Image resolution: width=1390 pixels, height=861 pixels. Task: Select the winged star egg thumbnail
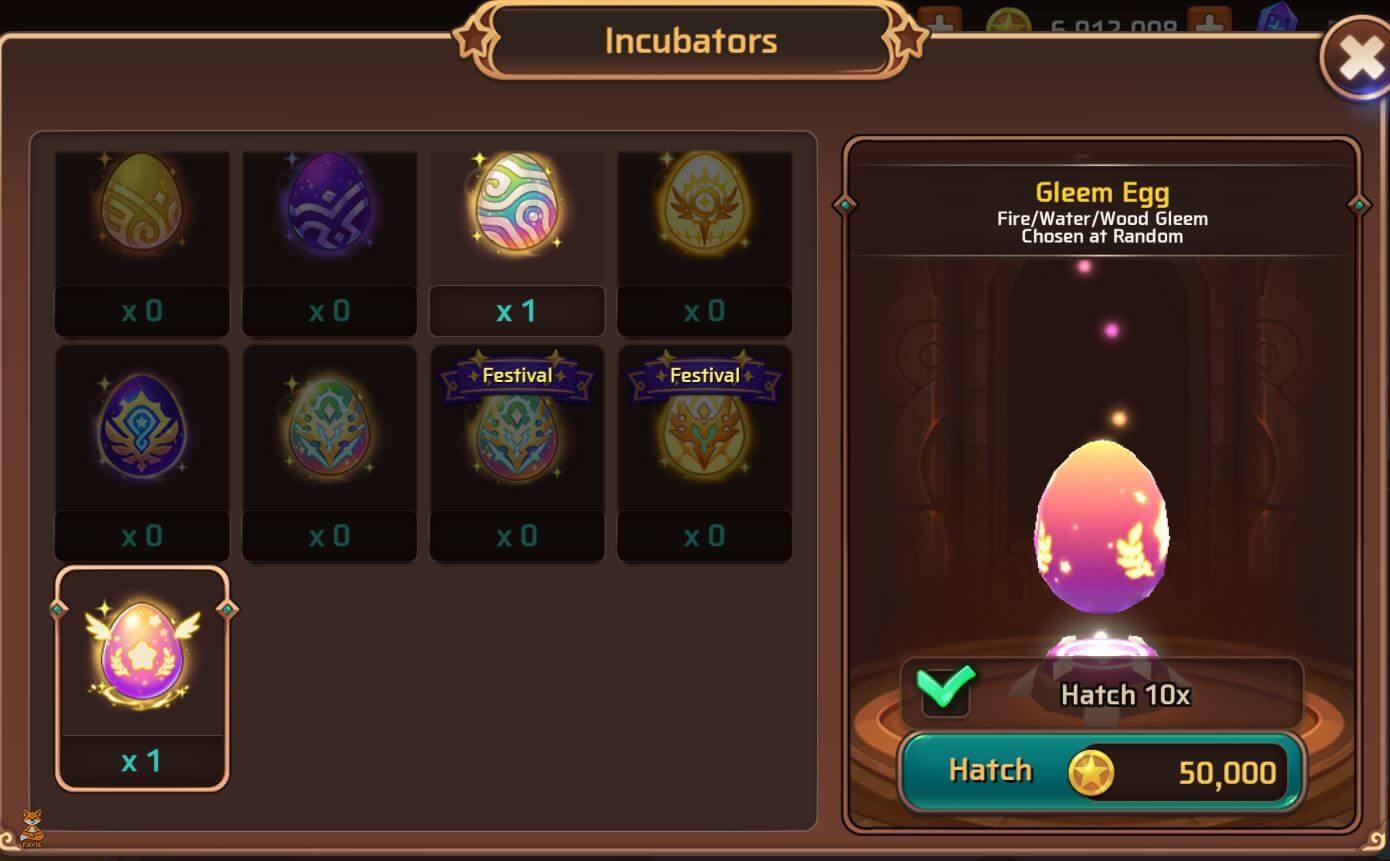141,648
